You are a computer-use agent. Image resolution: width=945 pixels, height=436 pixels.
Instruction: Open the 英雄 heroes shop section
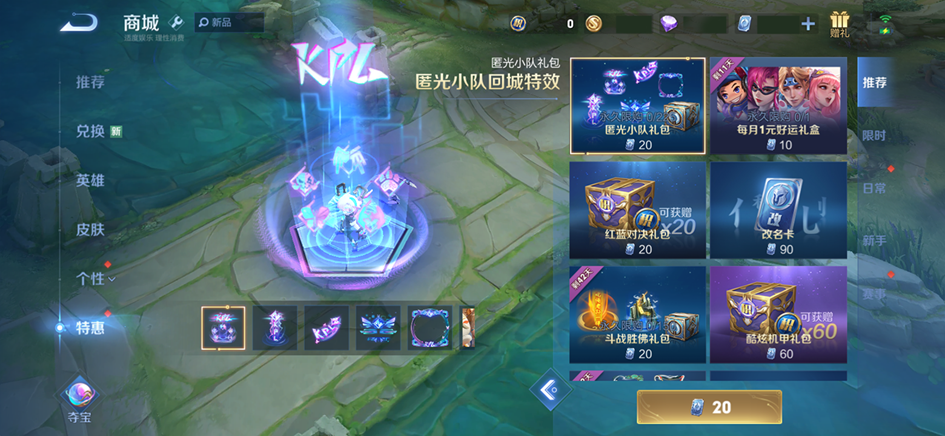[x=90, y=180]
